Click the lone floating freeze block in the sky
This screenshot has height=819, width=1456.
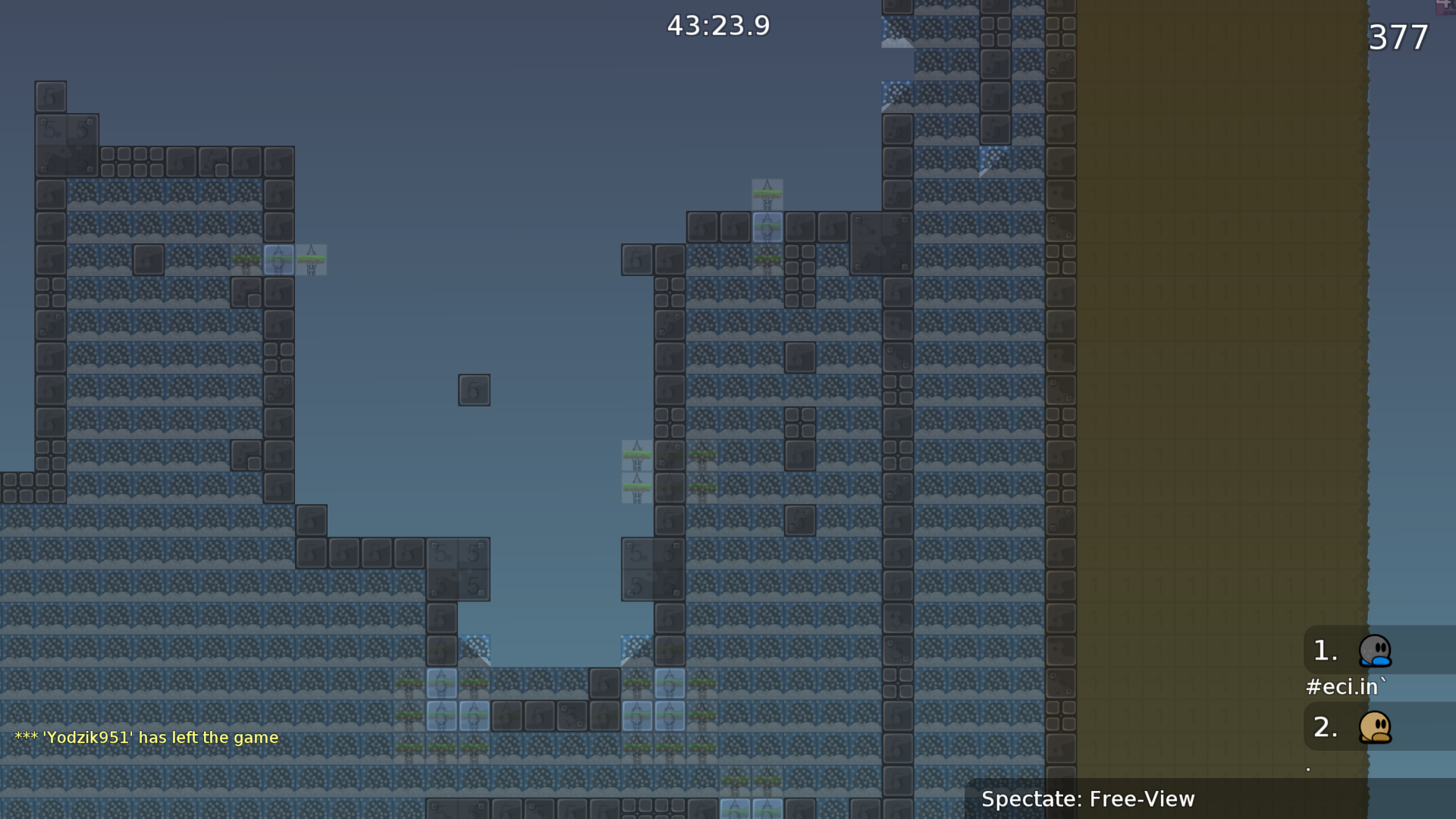click(x=473, y=389)
